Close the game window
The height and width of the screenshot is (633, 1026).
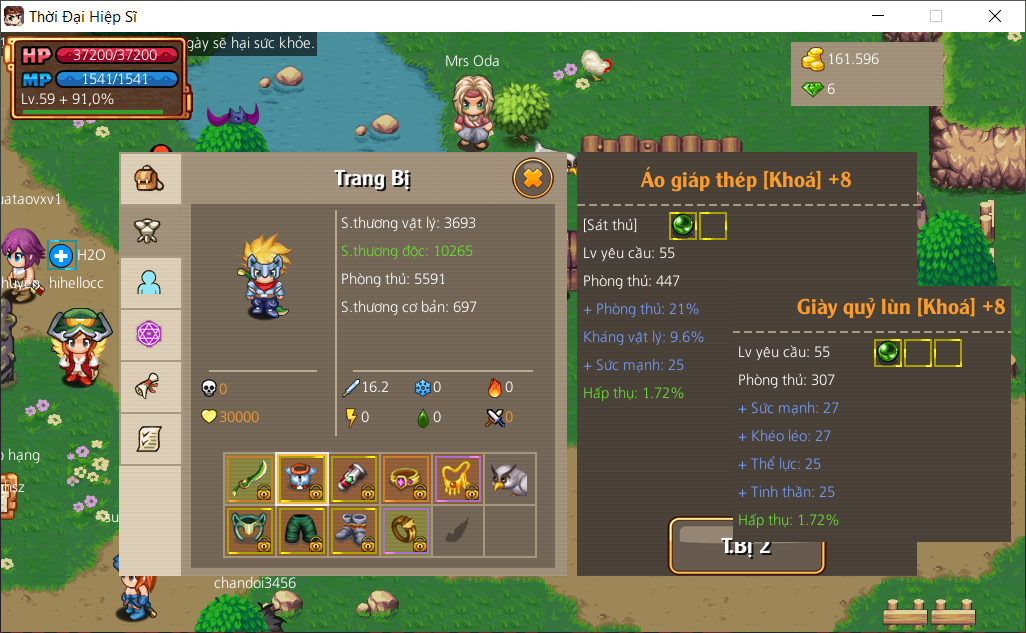pyautogui.click(x=994, y=16)
